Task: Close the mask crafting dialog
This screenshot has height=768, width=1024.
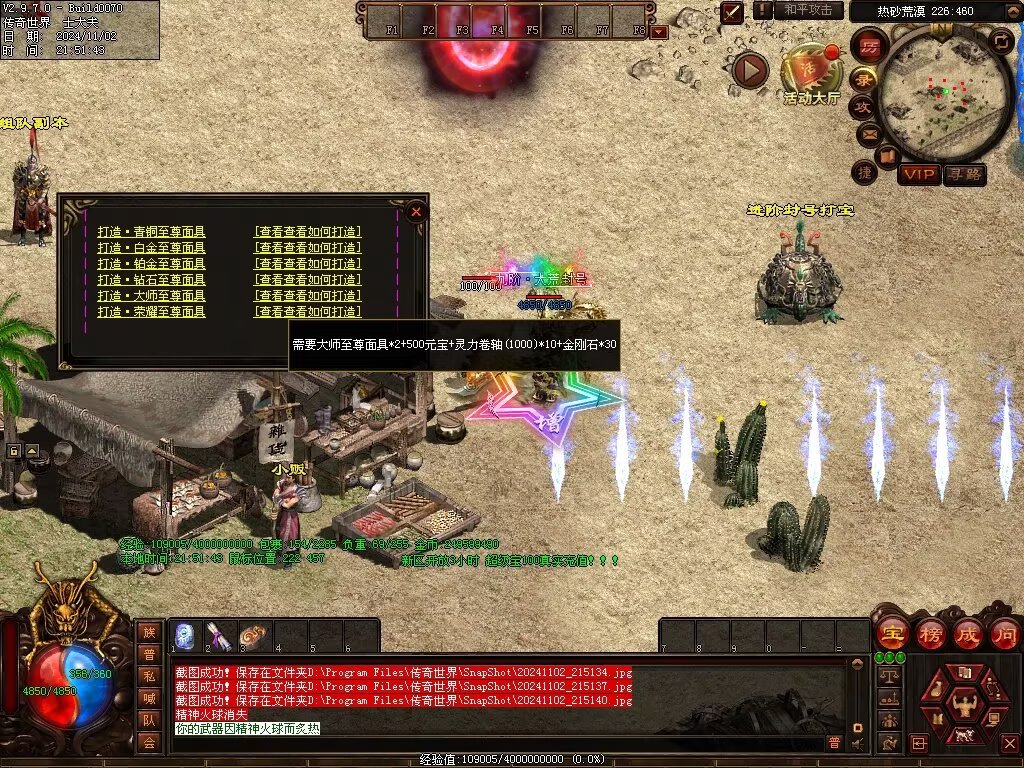Action: point(416,211)
